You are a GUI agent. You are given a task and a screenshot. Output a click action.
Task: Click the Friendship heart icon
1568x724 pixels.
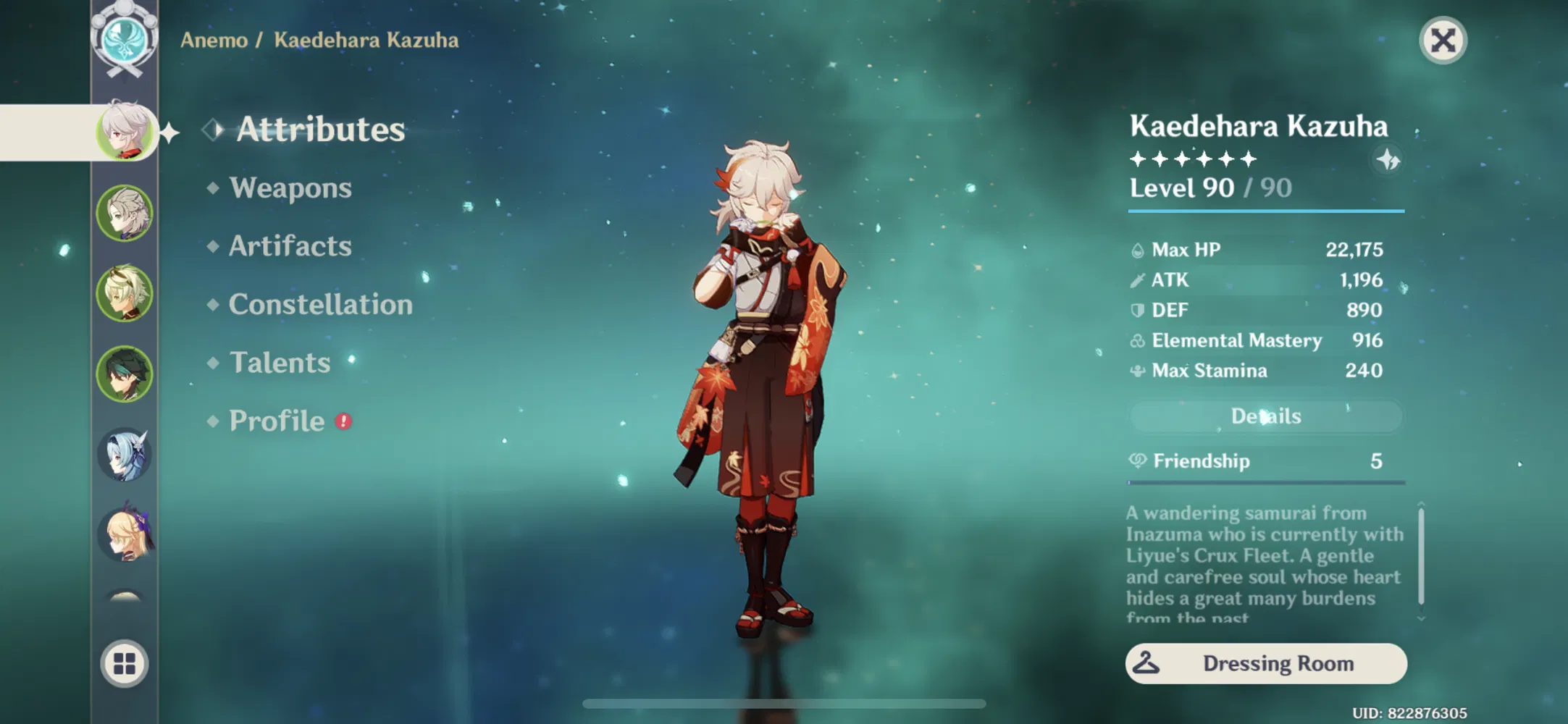pos(1139,460)
